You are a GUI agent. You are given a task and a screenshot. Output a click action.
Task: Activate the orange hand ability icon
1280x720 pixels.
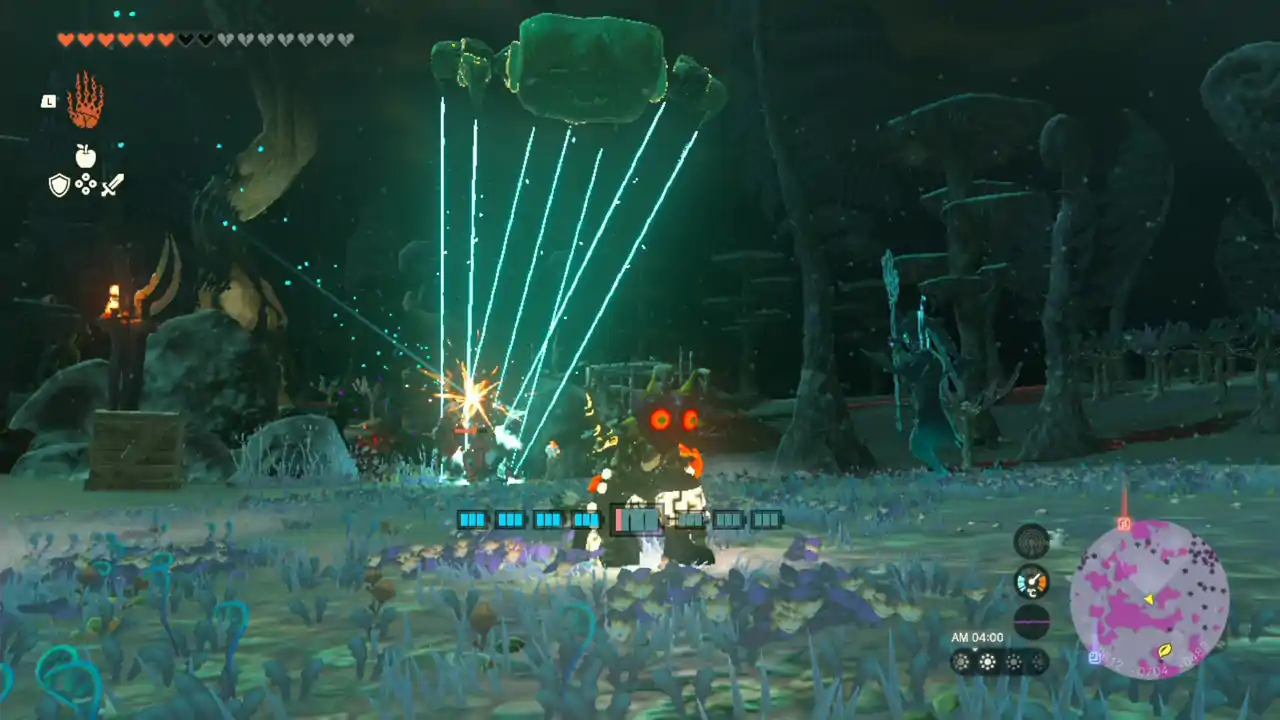pos(85,101)
